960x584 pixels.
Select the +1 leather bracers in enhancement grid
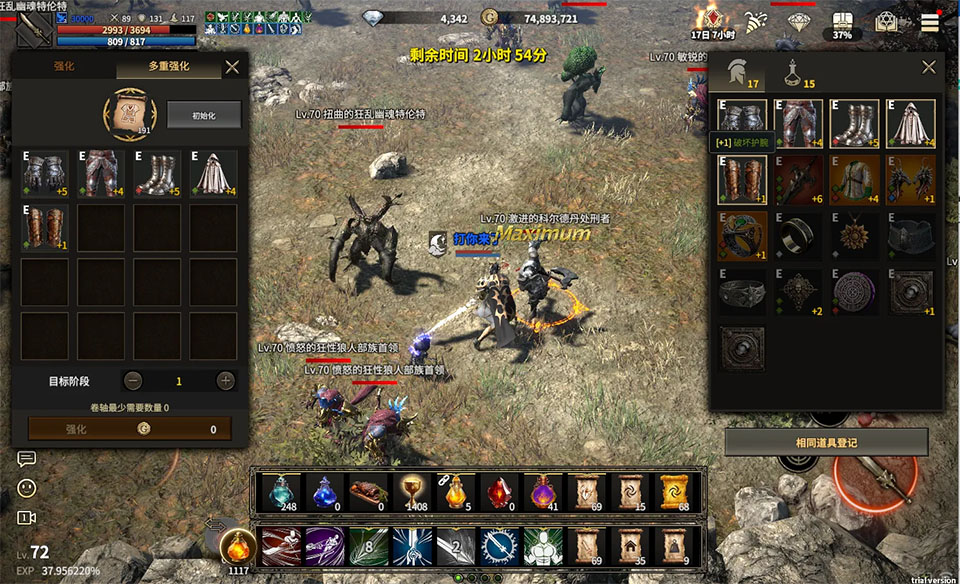[45, 227]
